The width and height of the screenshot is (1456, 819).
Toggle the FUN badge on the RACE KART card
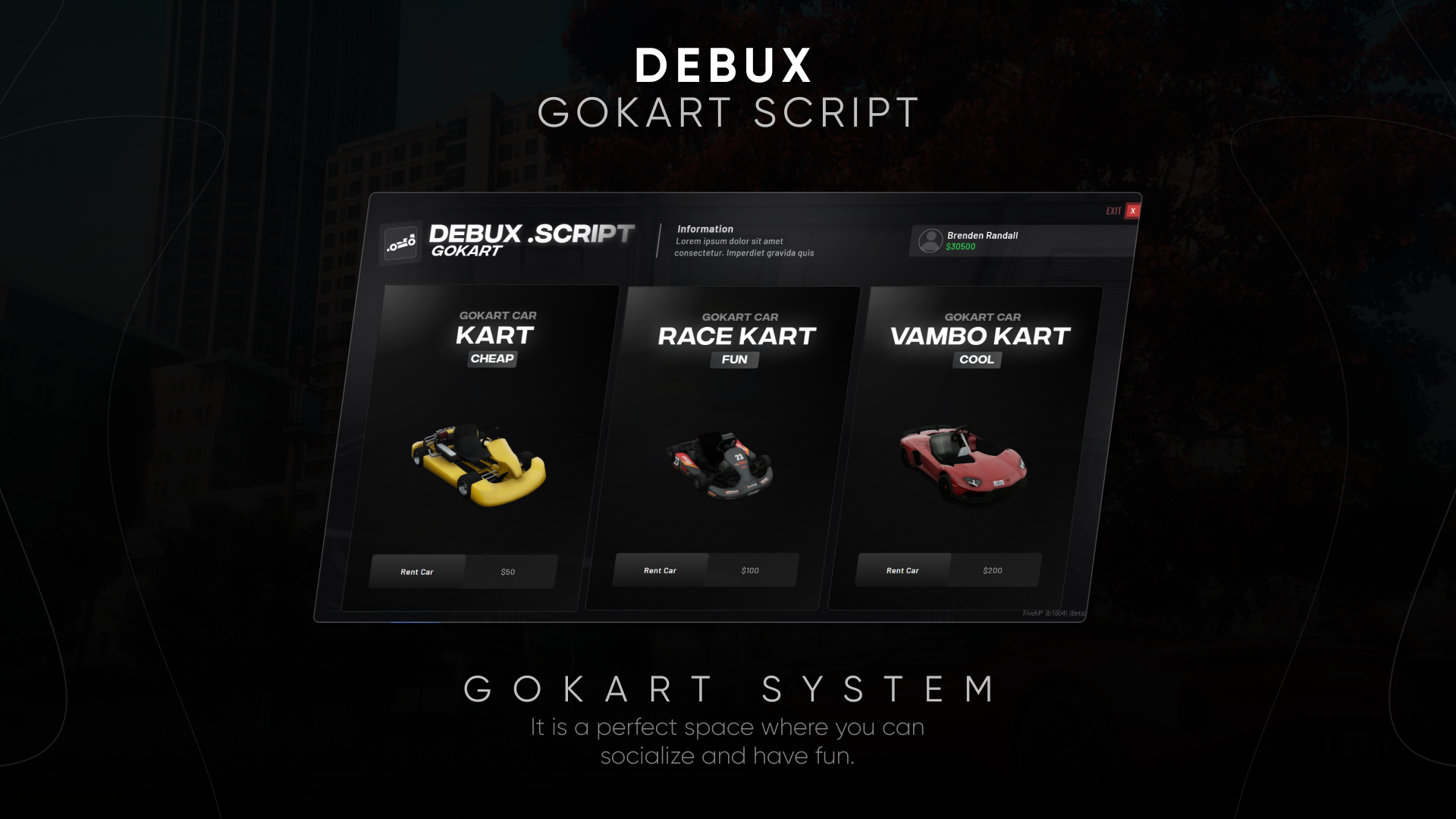coord(734,360)
